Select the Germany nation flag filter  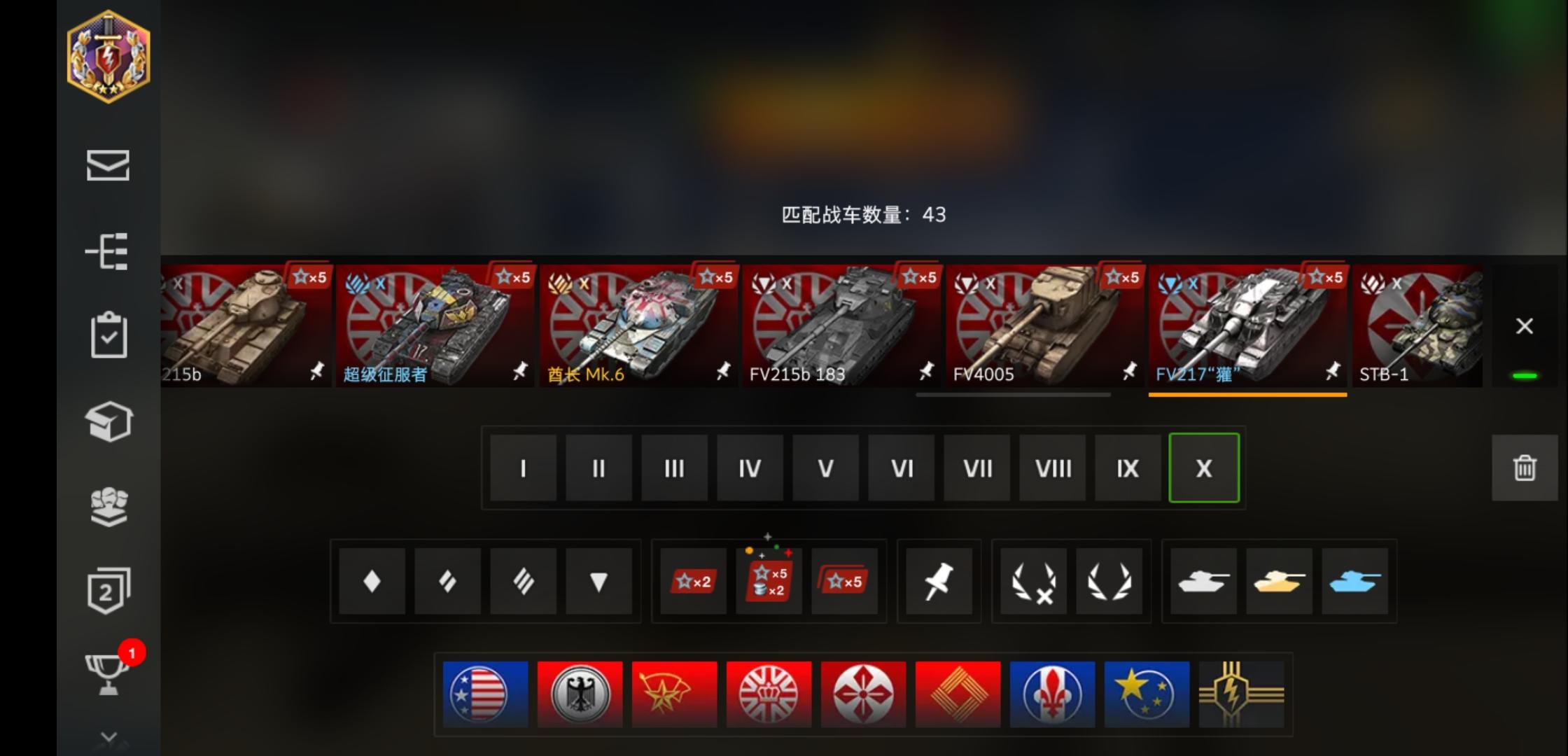pos(579,694)
